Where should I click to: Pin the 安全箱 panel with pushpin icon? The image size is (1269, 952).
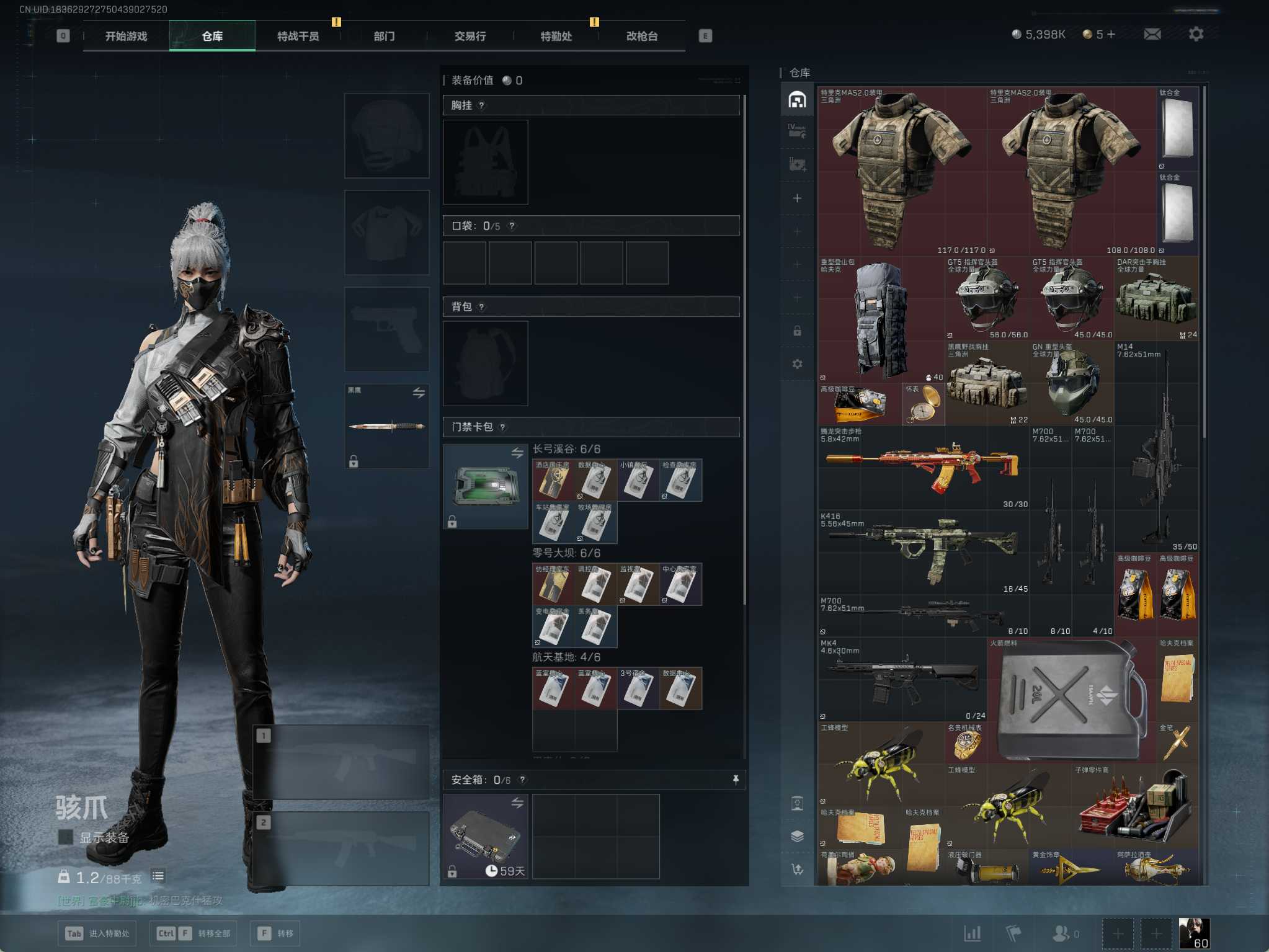(x=736, y=780)
